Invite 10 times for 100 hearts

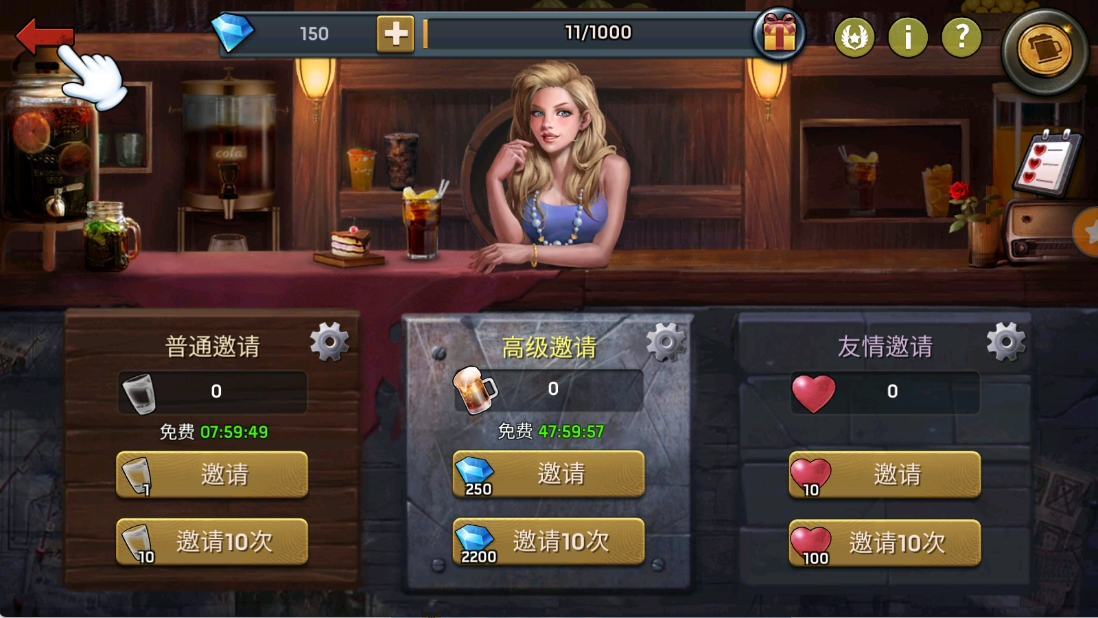coord(884,542)
